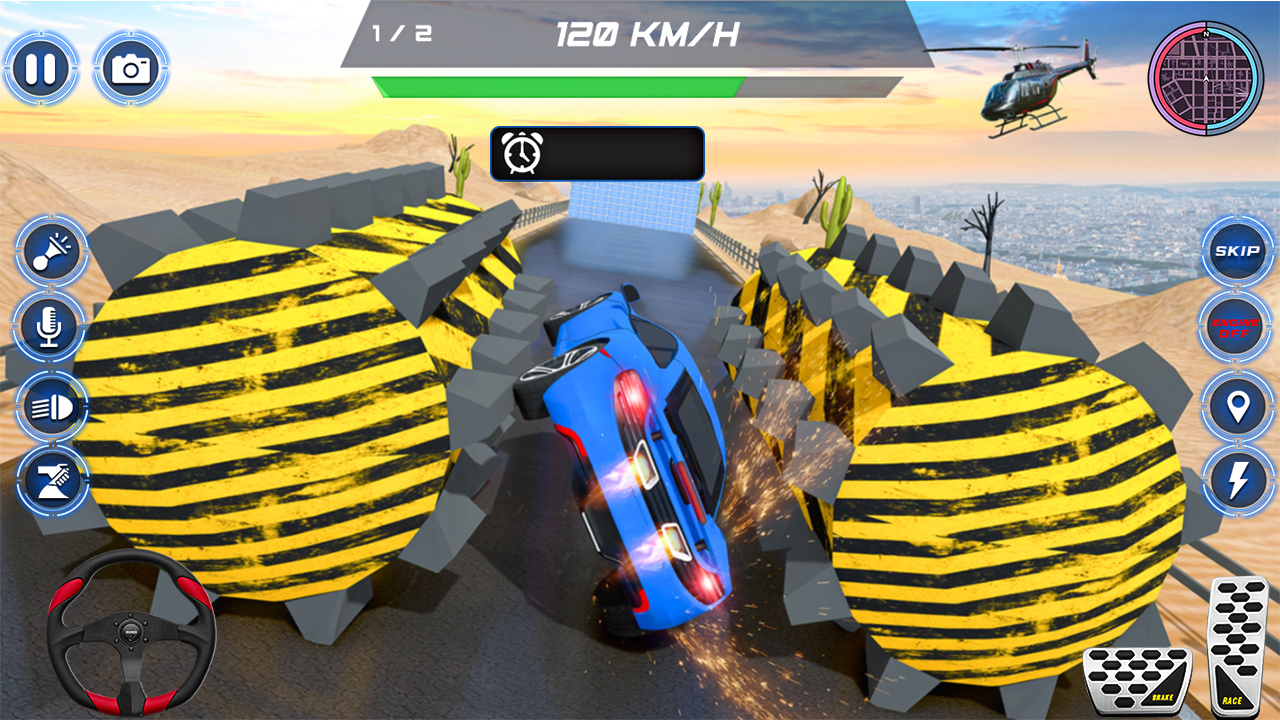This screenshot has width=1280, height=720.
Task: Click the location pin icon
Action: click(x=1236, y=406)
